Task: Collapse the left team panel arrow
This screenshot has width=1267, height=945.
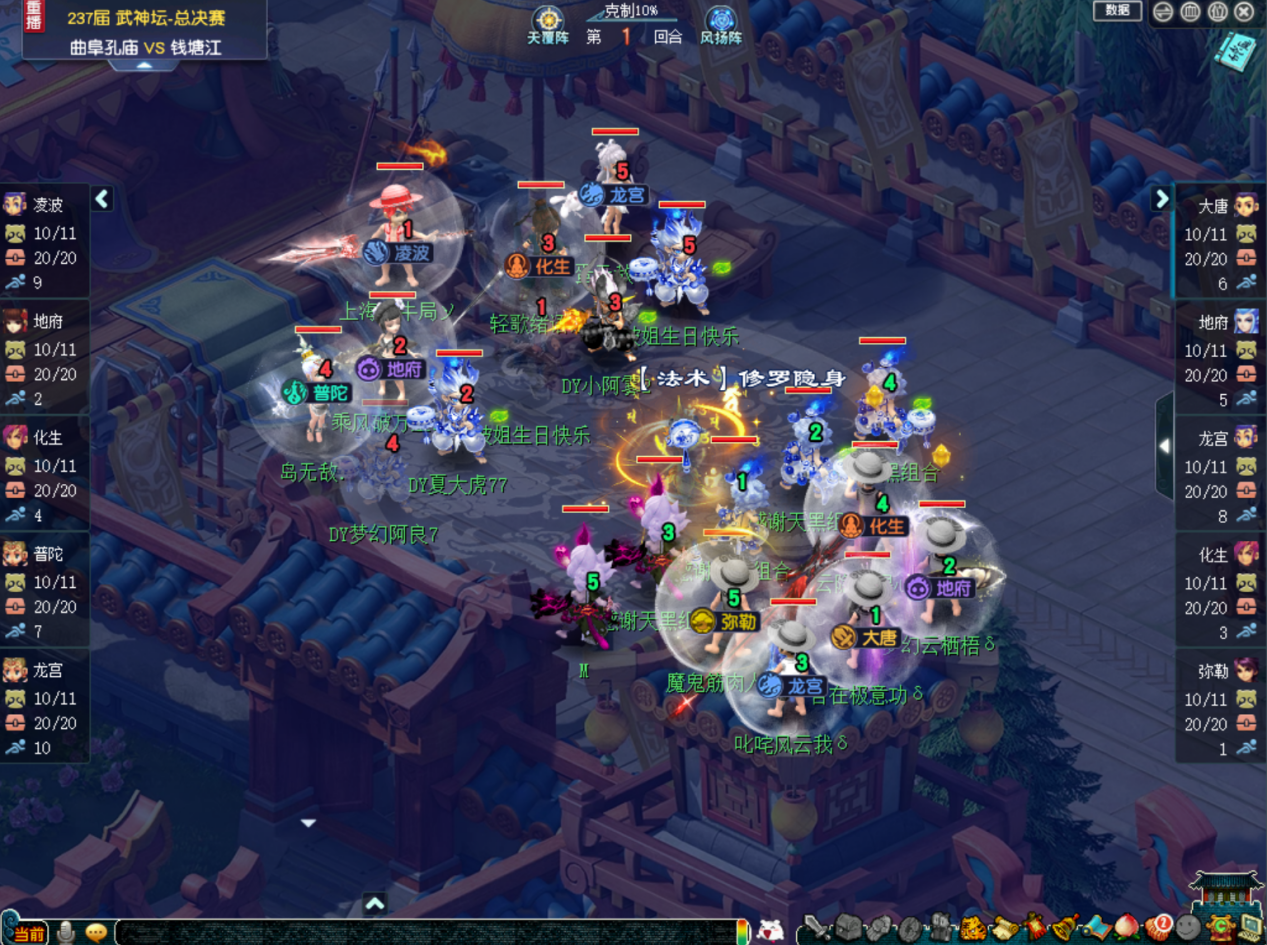Action: pyautogui.click(x=102, y=198)
